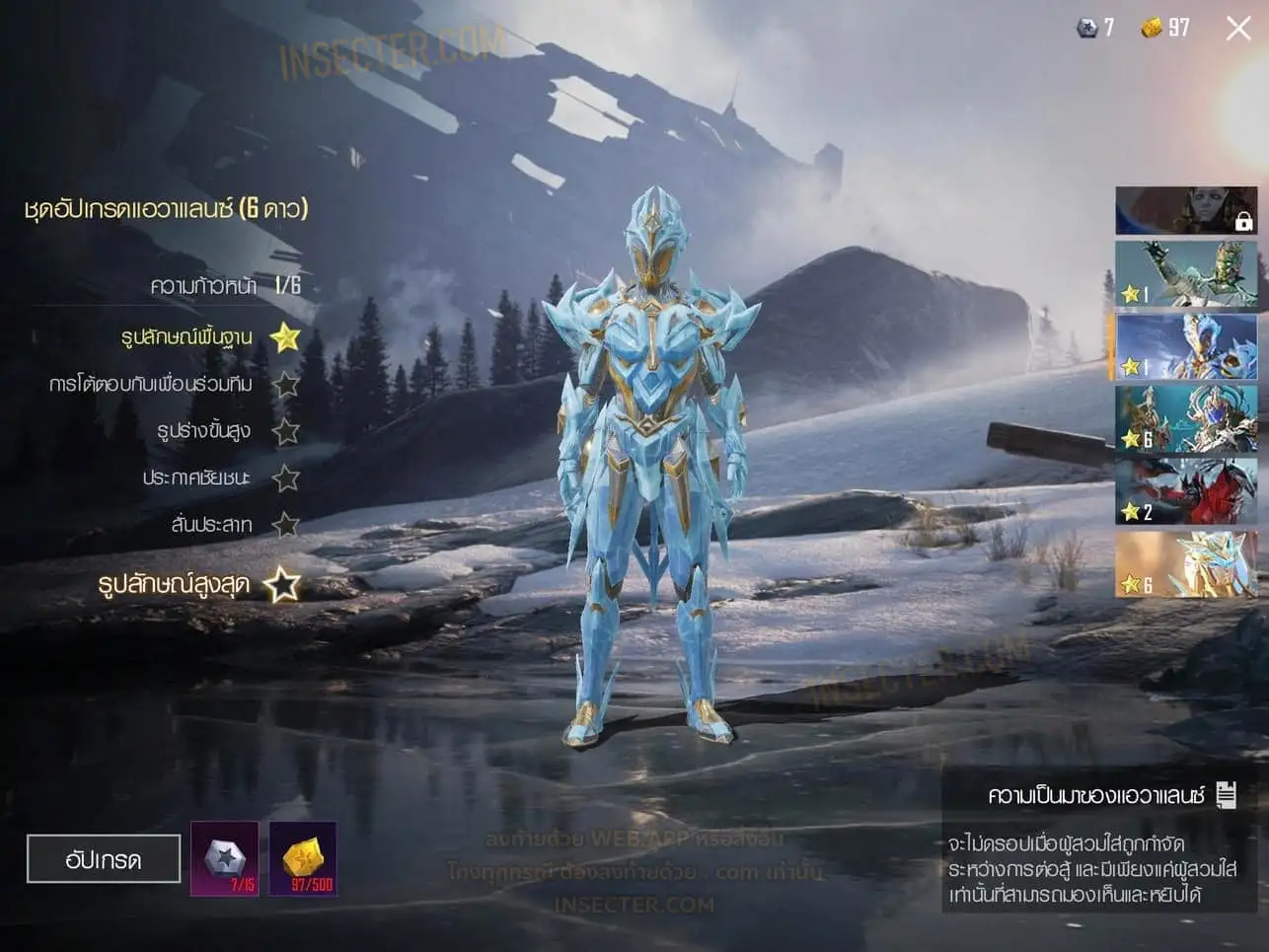The image size is (1269, 952).
Task: Click the อัปเกรด upgrade button
Action: coord(104,859)
